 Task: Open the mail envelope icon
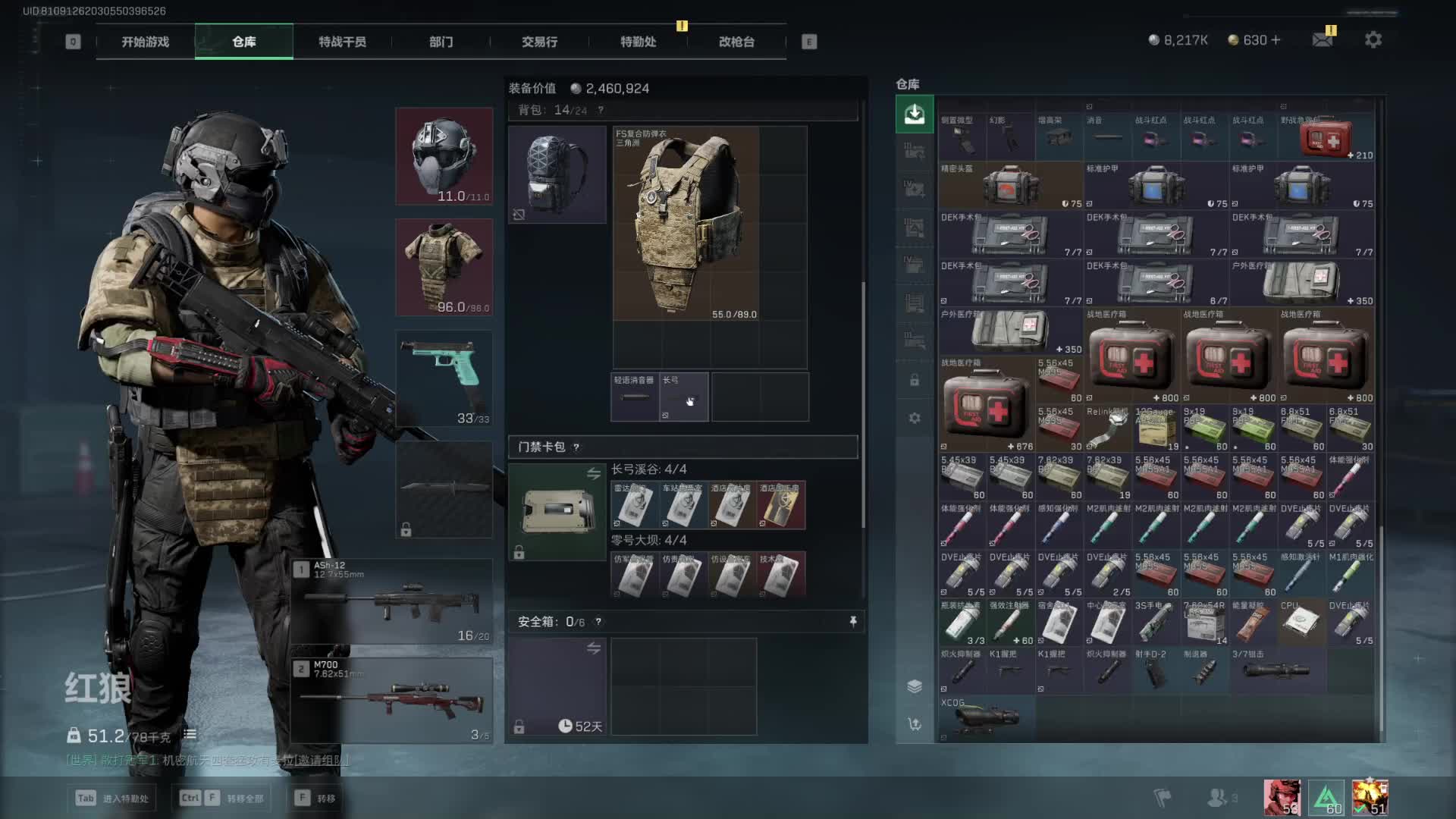click(x=1323, y=39)
